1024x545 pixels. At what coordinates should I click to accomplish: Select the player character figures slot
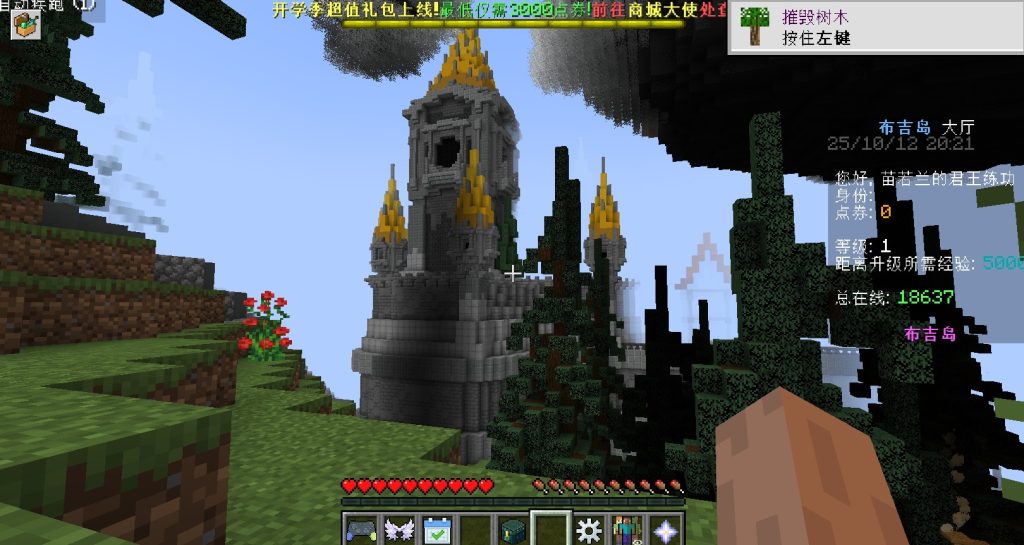[x=628, y=529]
